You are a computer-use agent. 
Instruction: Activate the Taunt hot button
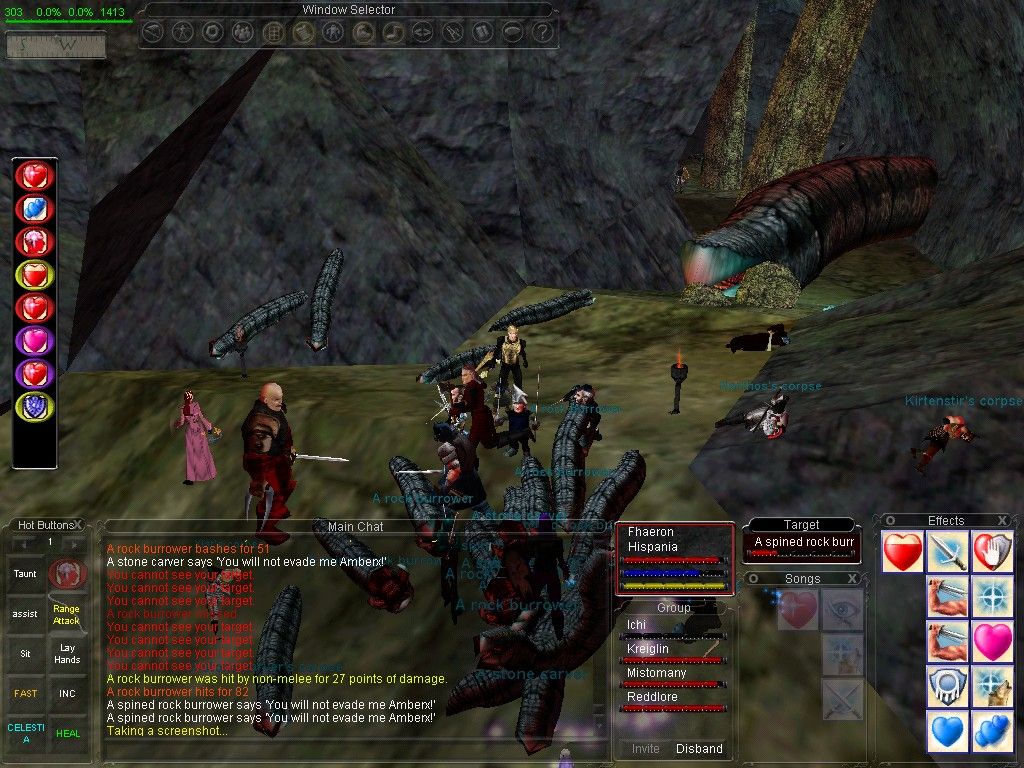pyautogui.click(x=24, y=574)
